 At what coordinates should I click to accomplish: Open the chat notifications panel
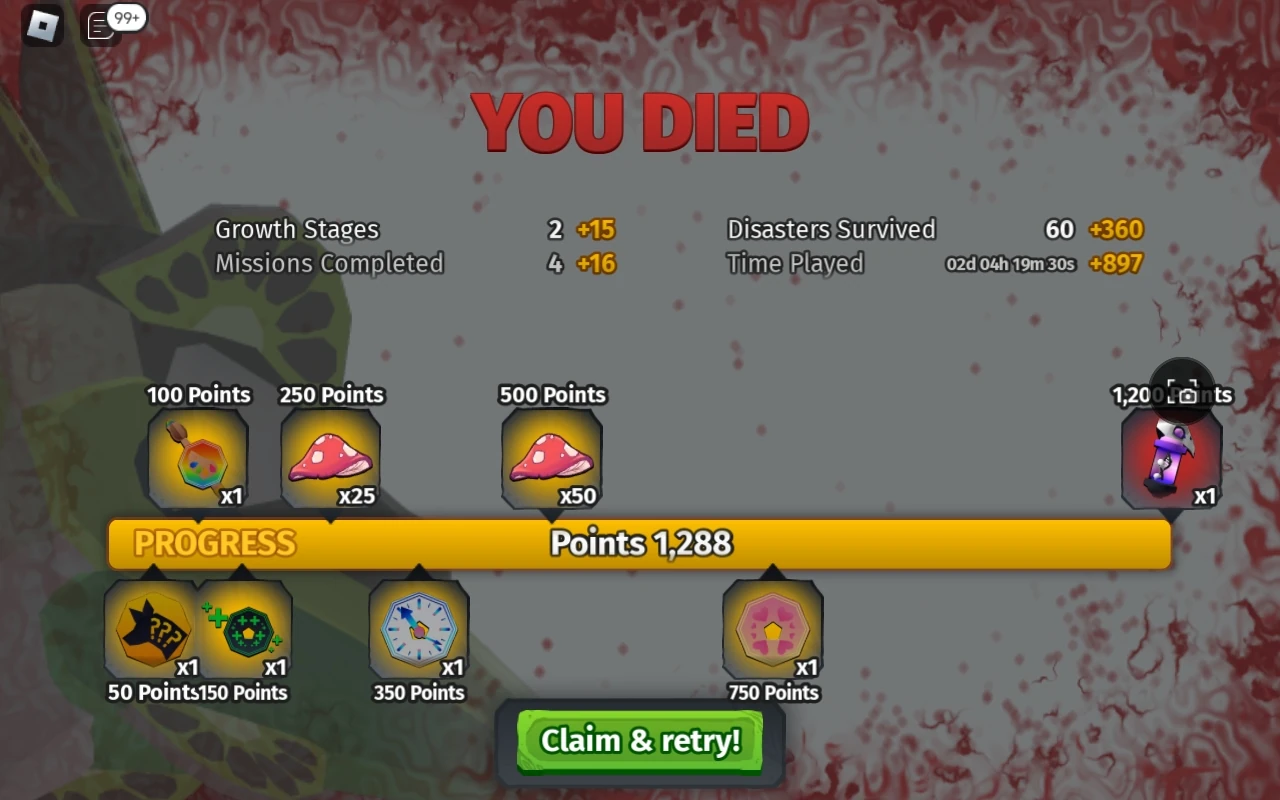tap(100, 27)
